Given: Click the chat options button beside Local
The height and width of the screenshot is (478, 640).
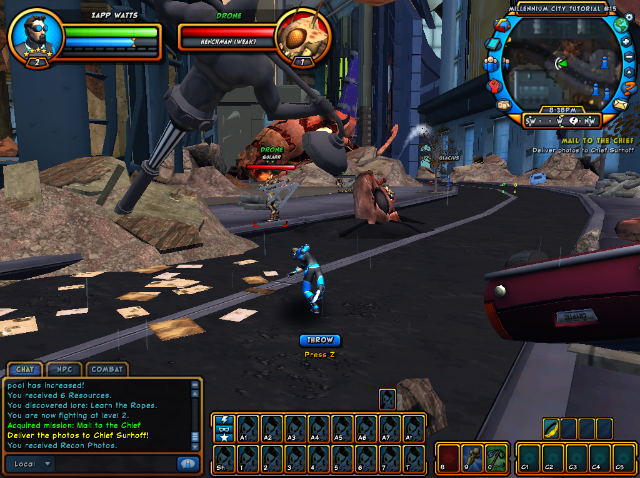Looking at the screenshot, I should pos(186,463).
